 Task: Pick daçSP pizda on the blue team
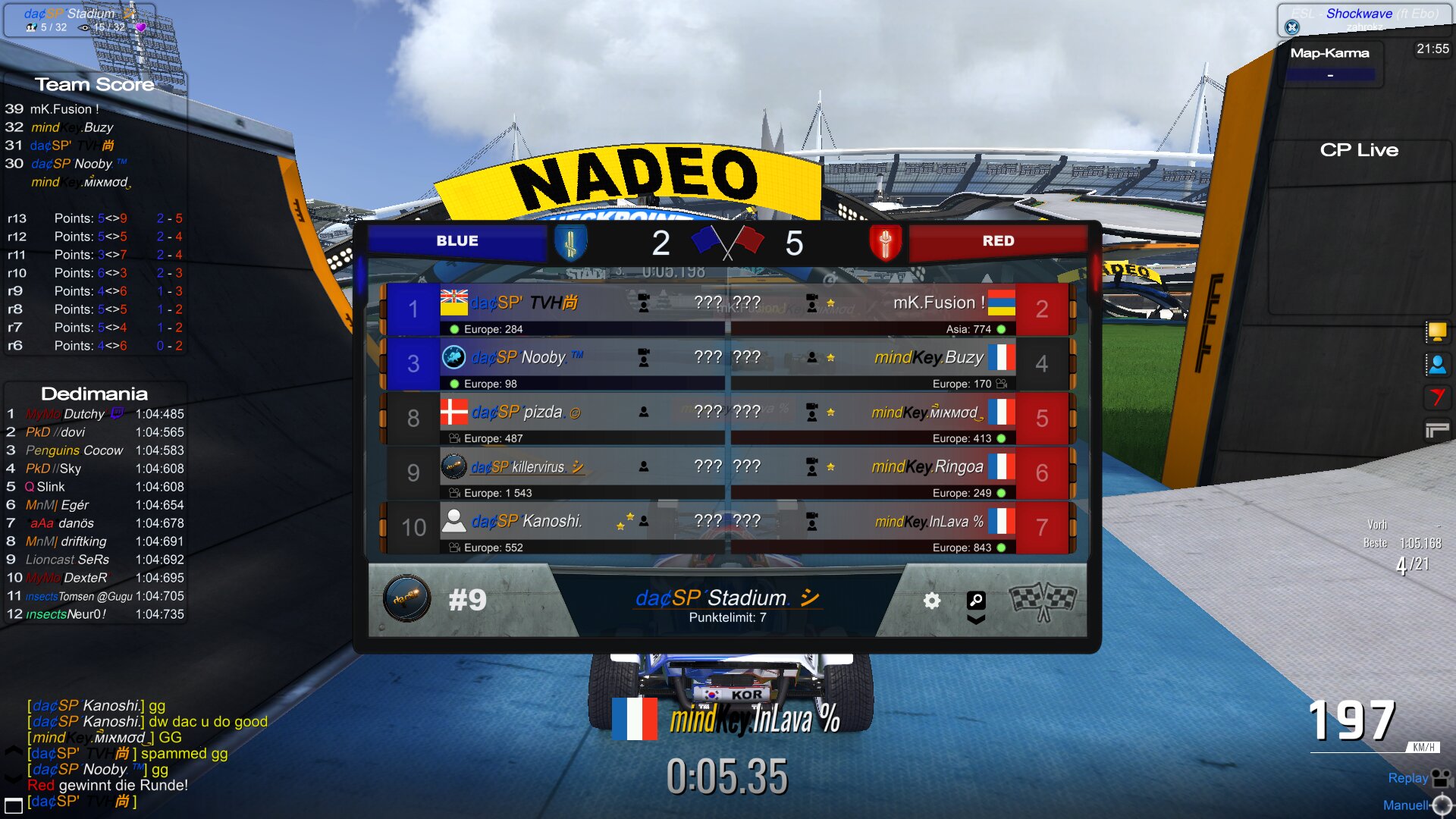(x=554, y=419)
